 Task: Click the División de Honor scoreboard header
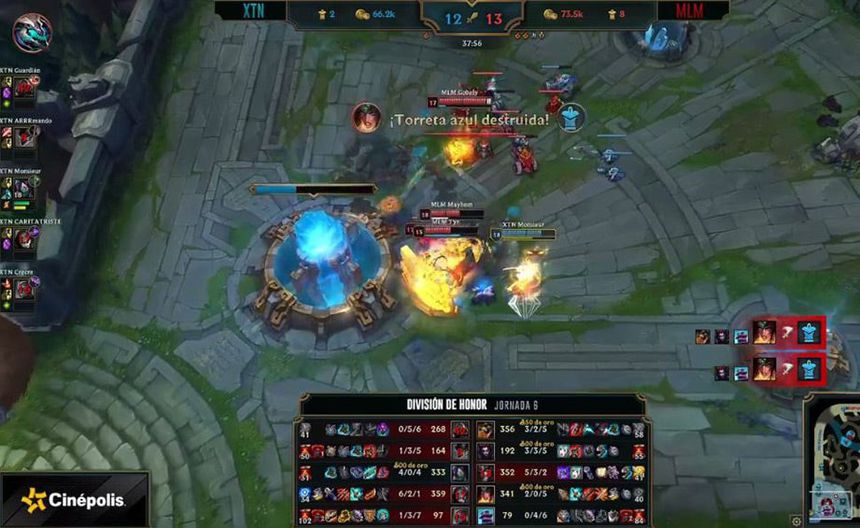pos(473,404)
